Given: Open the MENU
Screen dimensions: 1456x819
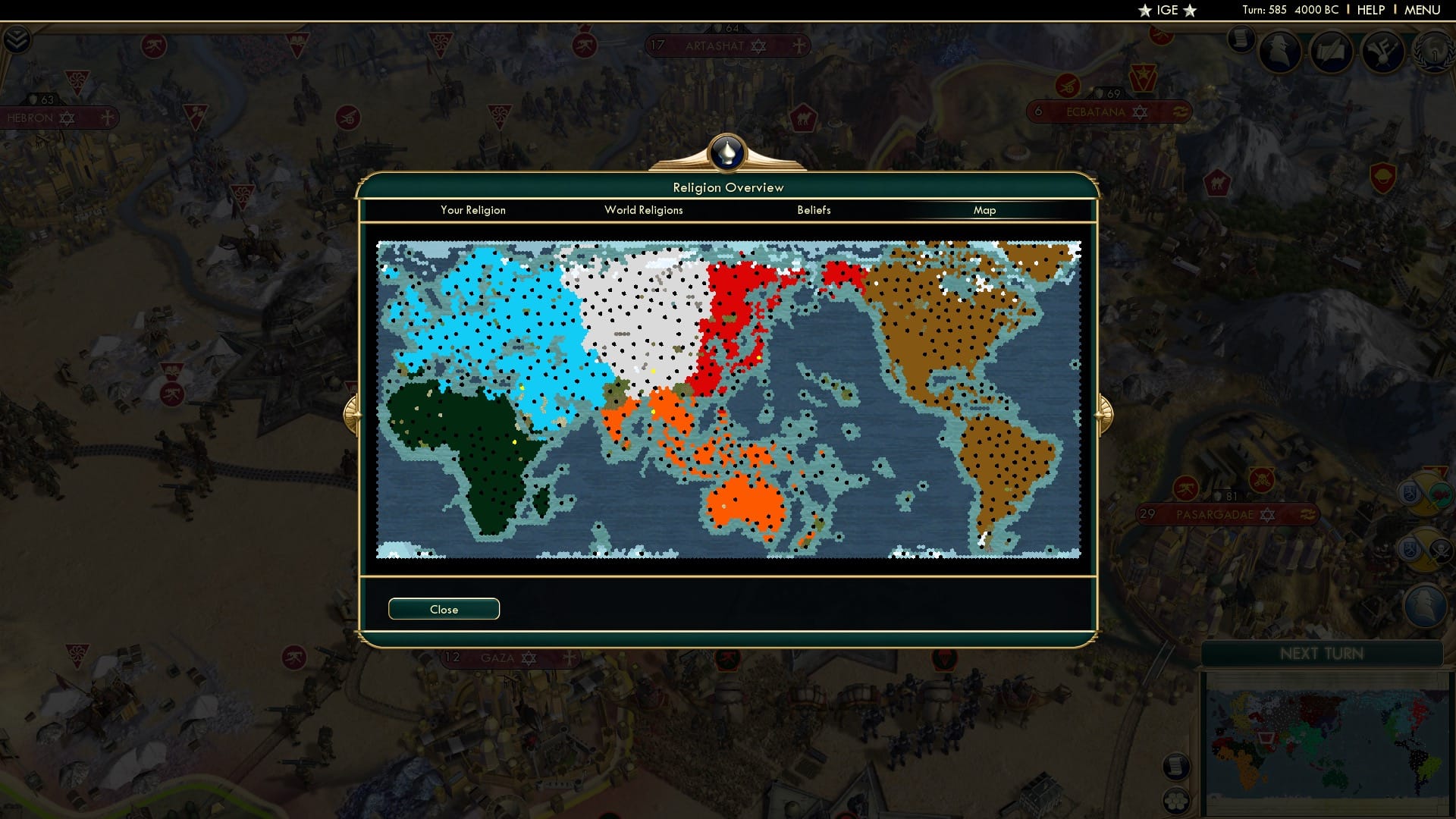Looking at the screenshot, I should tap(1423, 10).
